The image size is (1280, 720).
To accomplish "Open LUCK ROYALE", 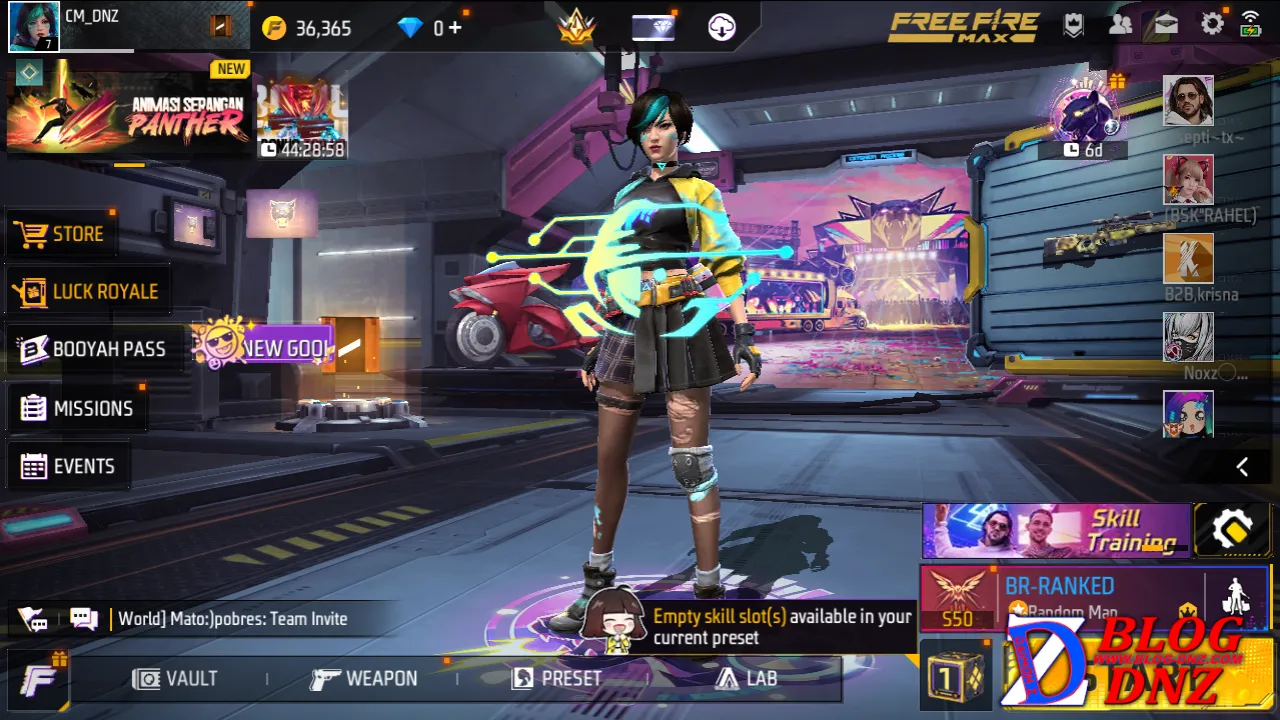I will pos(86,292).
